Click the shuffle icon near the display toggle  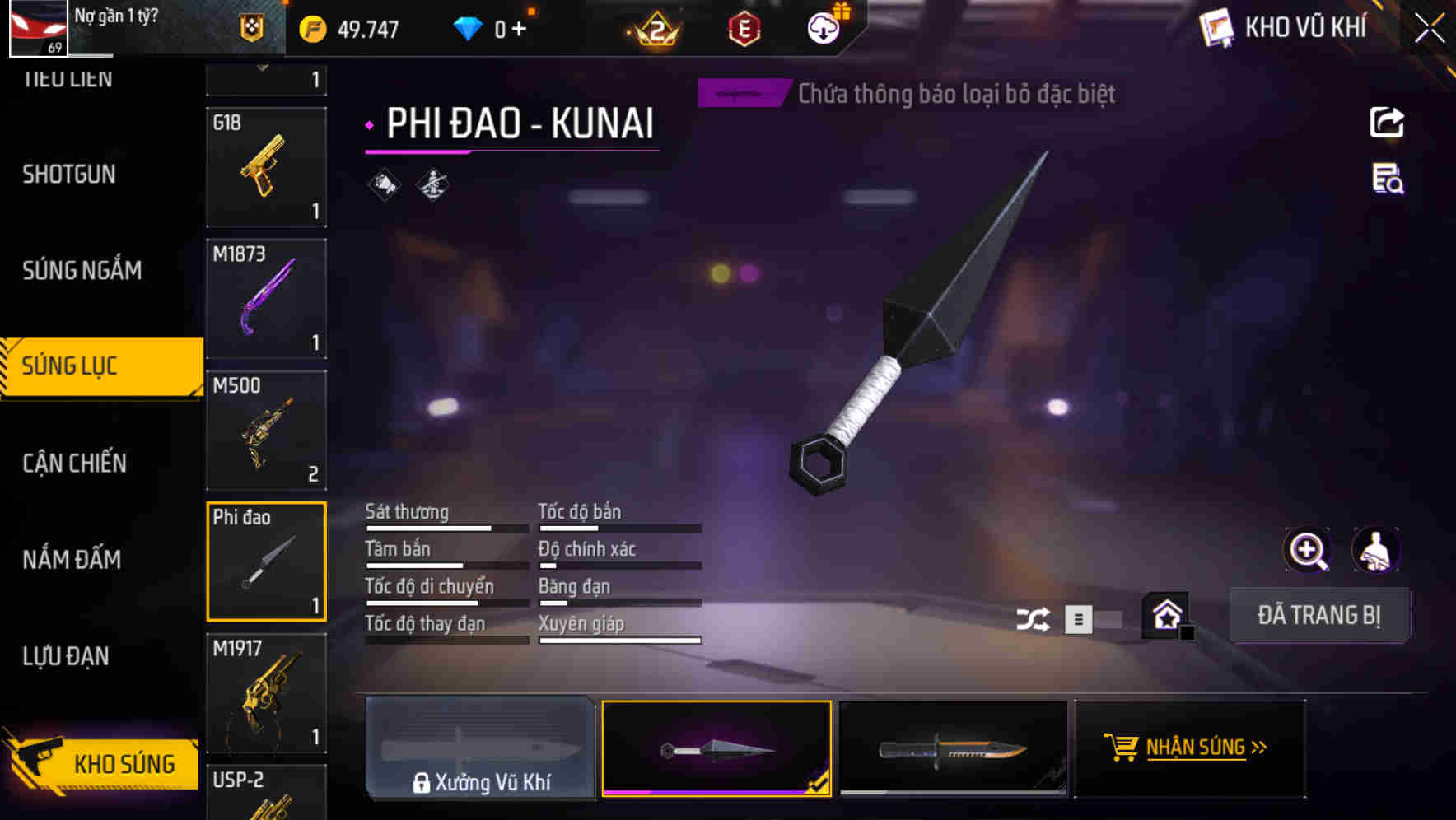pyautogui.click(x=1034, y=618)
